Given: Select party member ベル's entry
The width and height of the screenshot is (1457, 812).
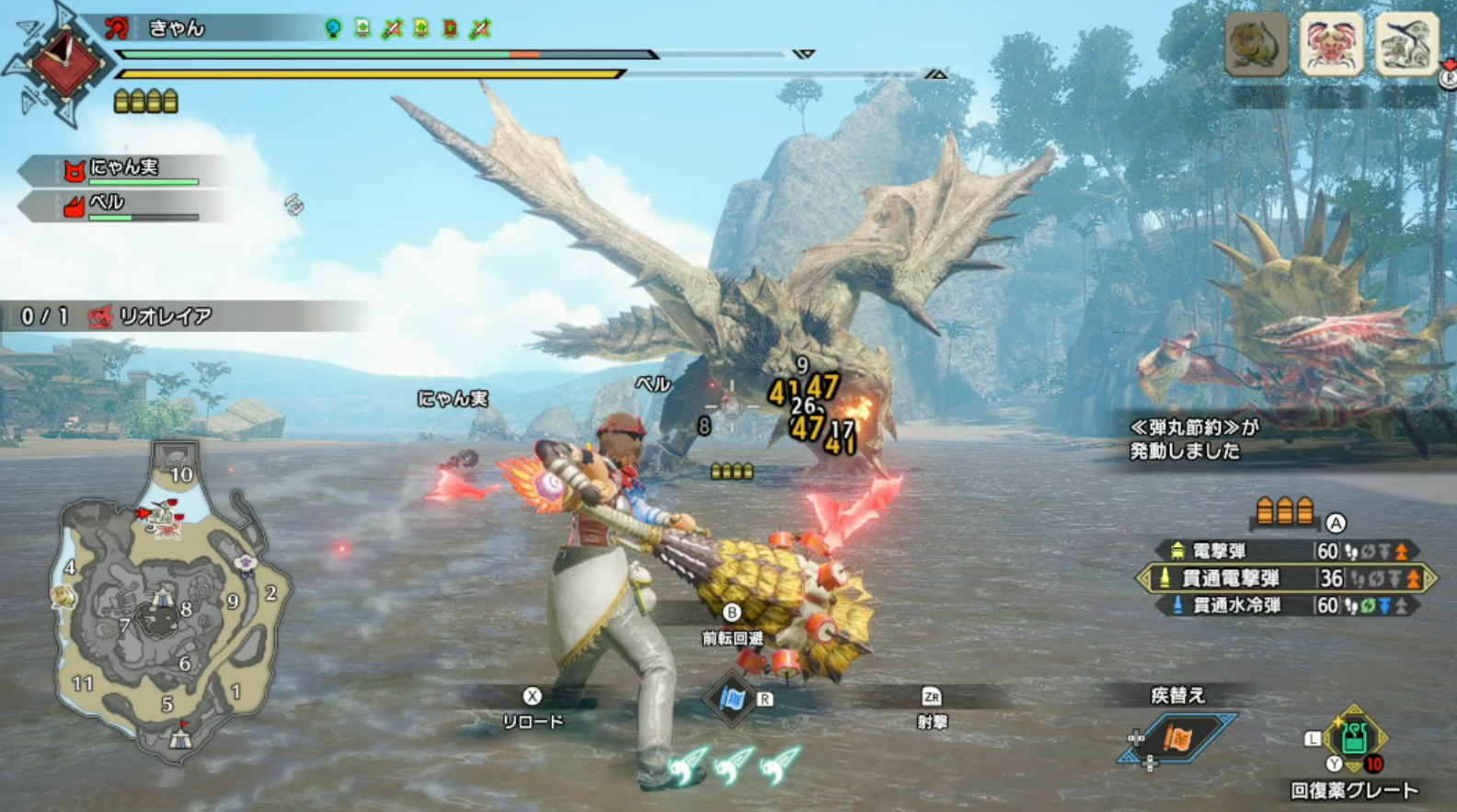Looking at the screenshot, I should [x=124, y=205].
